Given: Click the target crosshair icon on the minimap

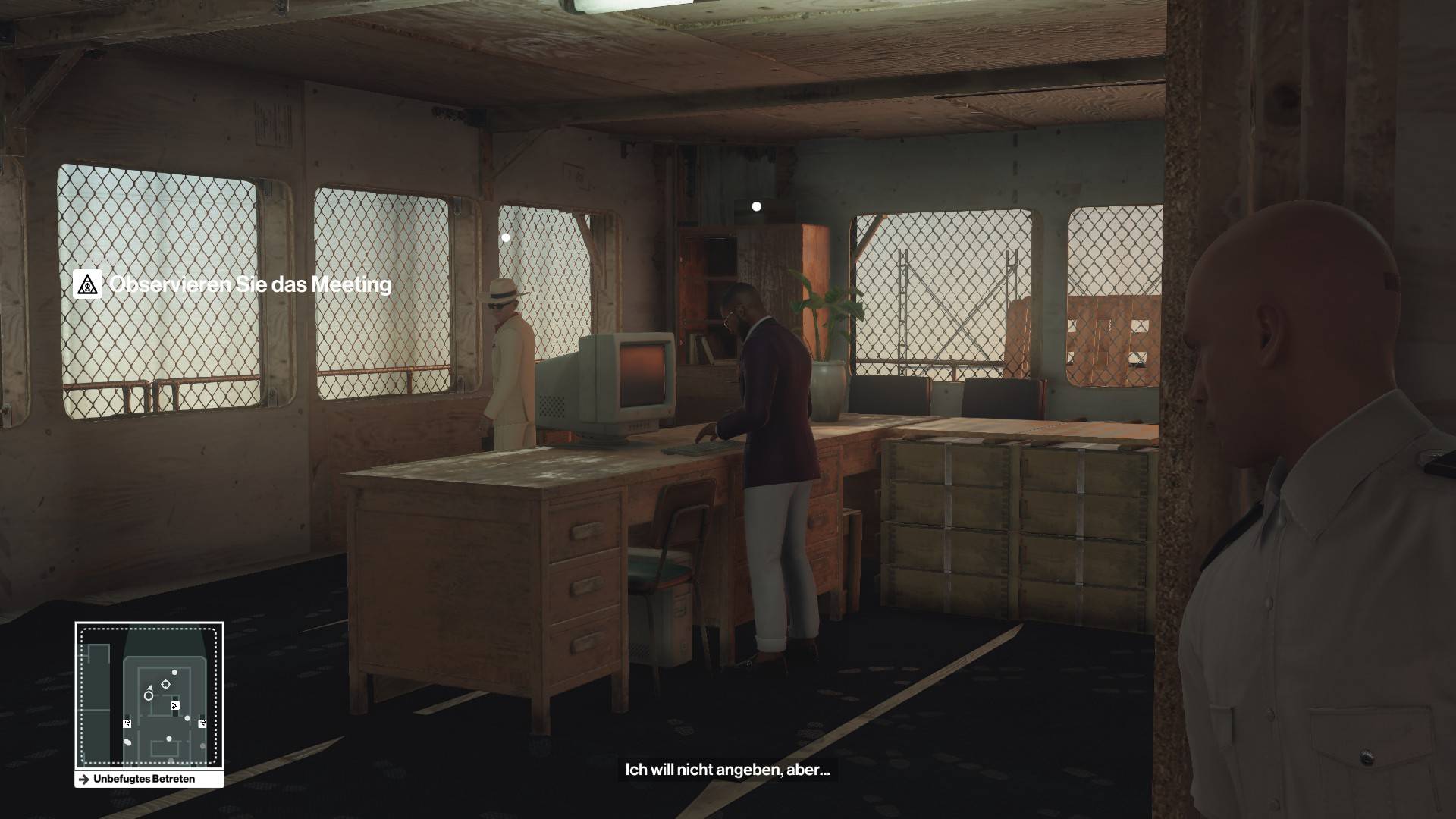Looking at the screenshot, I should pyautogui.click(x=165, y=684).
